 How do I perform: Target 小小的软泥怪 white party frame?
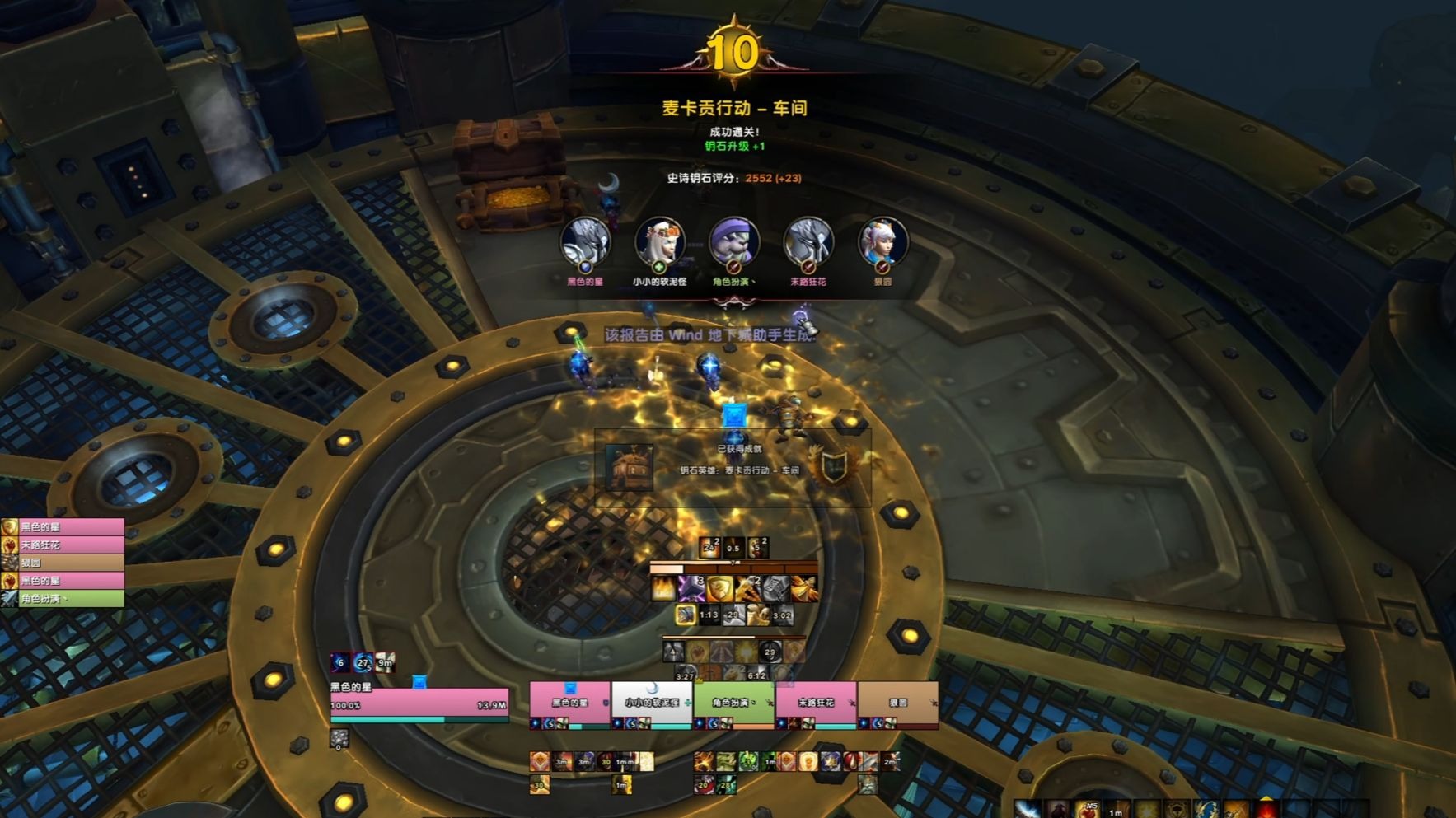click(652, 704)
